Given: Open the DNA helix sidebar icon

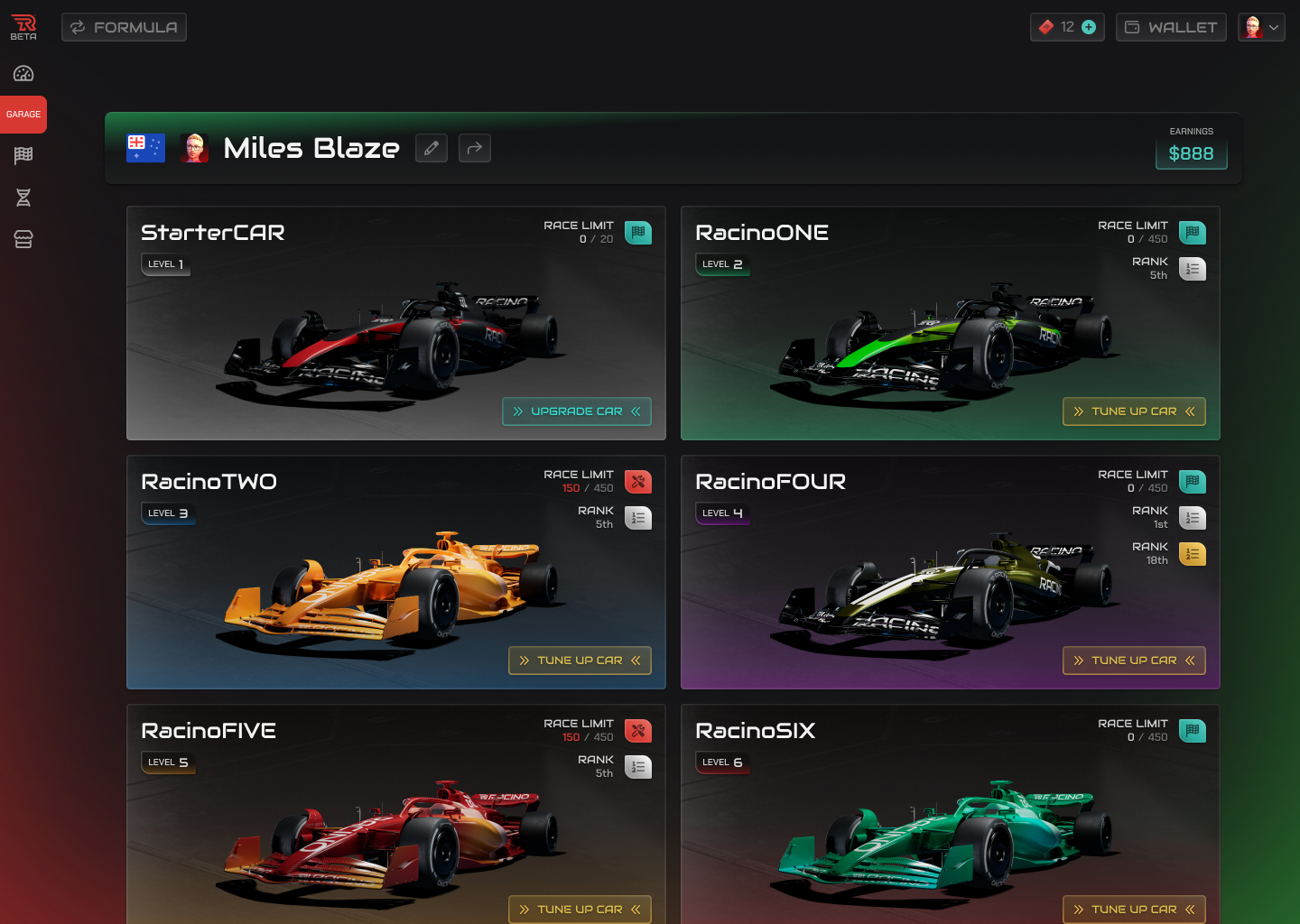Looking at the screenshot, I should pos(23,198).
